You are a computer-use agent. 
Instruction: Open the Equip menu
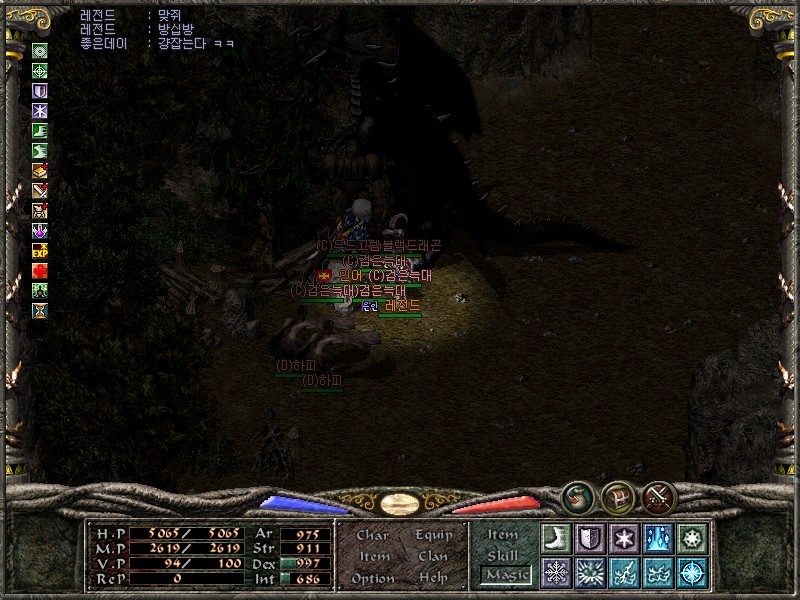point(434,535)
